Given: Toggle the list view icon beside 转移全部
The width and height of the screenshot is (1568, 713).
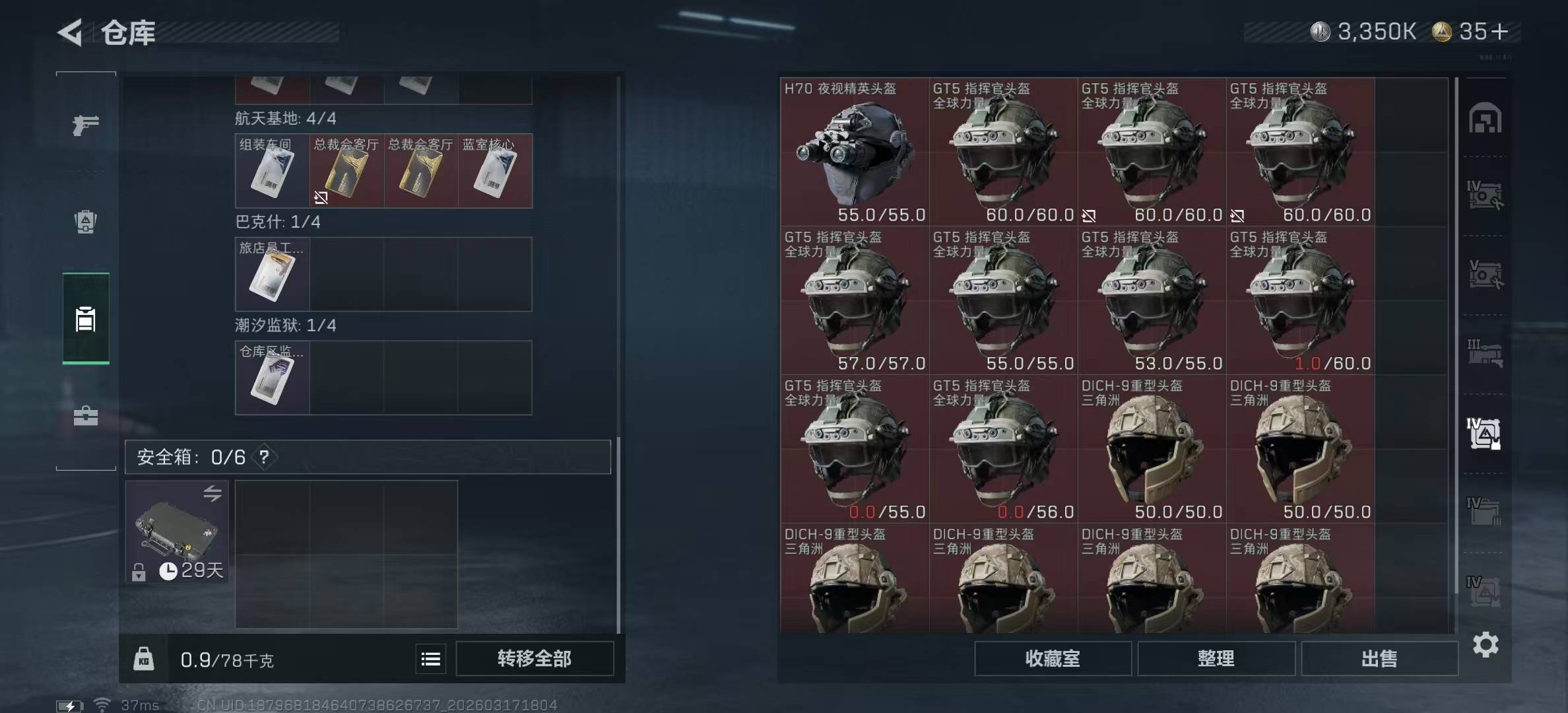Looking at the screenshot, I should (431, 659).
